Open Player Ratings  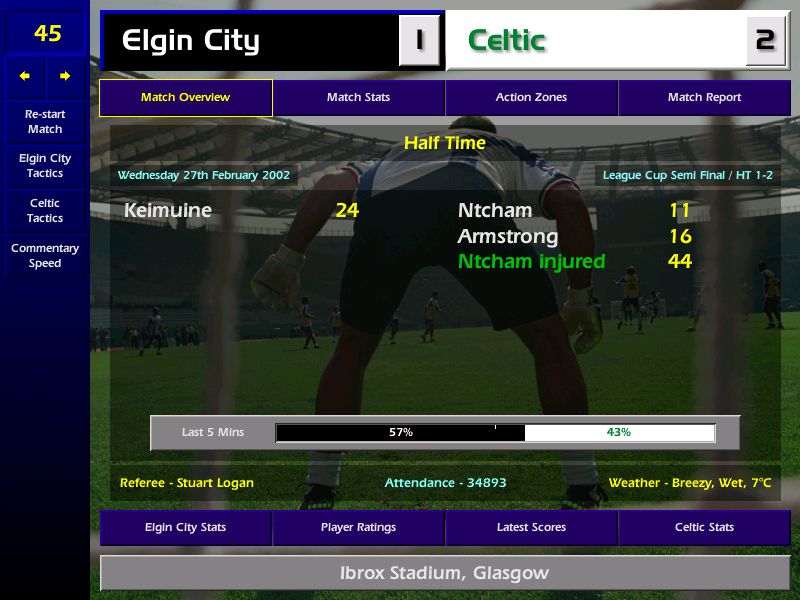358,527
